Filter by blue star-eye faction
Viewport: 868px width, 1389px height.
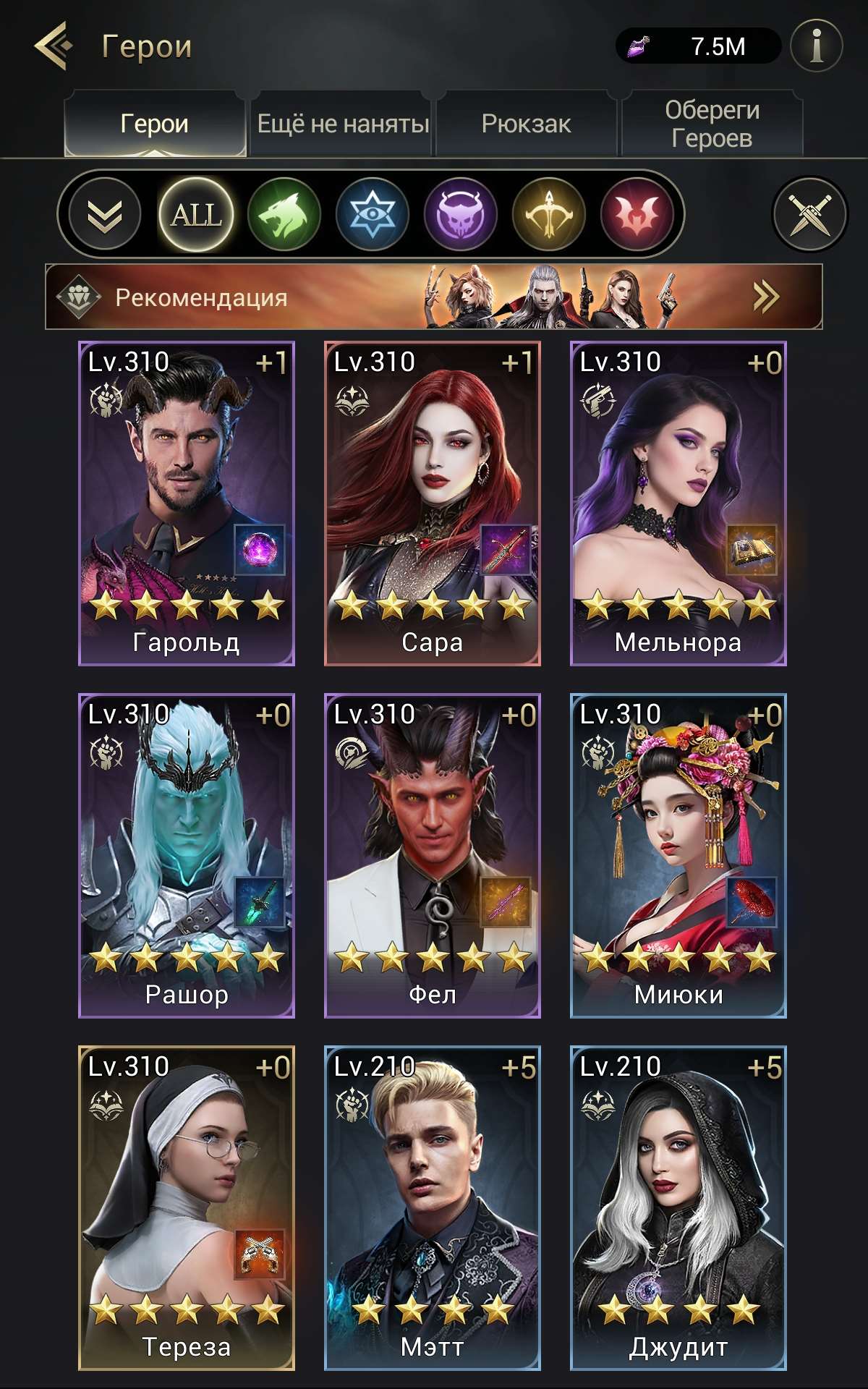coord(373,214)
